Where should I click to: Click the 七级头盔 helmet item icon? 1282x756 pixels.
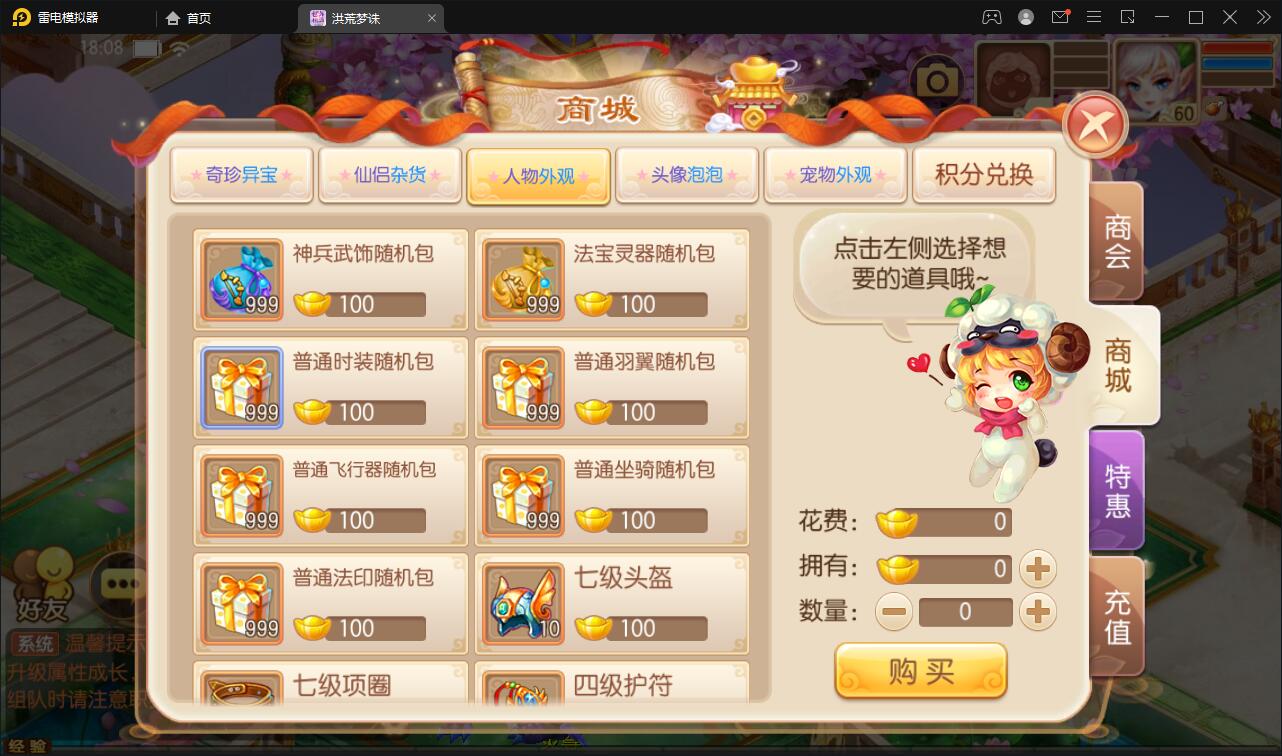523,603
